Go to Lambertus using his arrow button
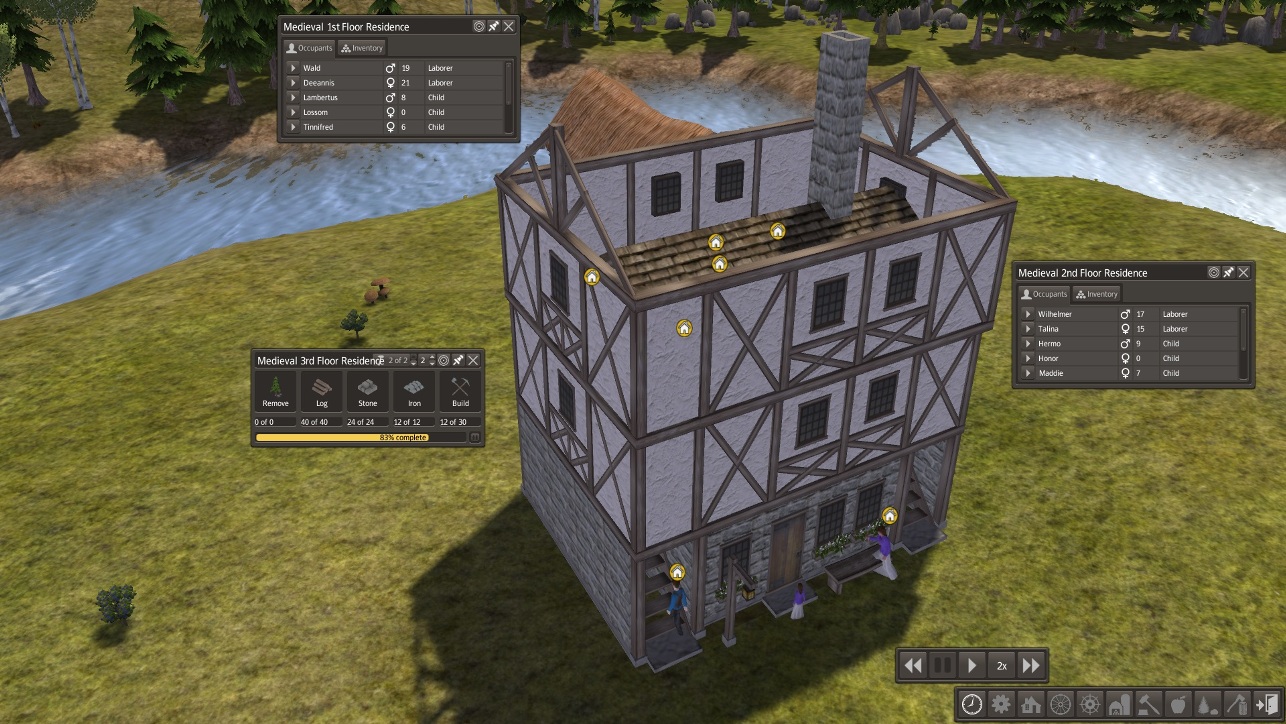The image size is (1286, 724). [293, 98]
